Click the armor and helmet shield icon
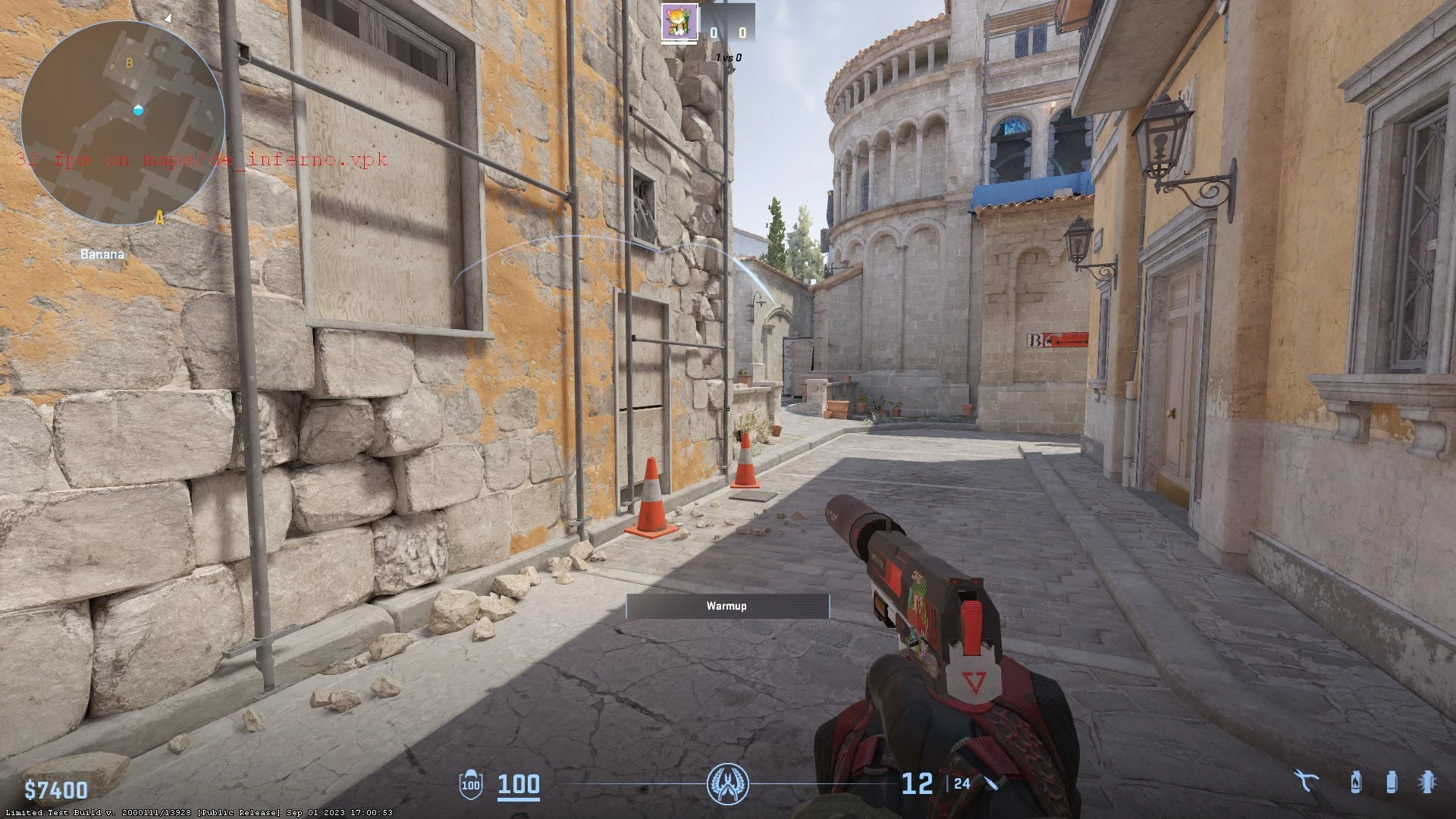Image resolution: width=1456 pixels, height=819 pixels. (471, 784)
